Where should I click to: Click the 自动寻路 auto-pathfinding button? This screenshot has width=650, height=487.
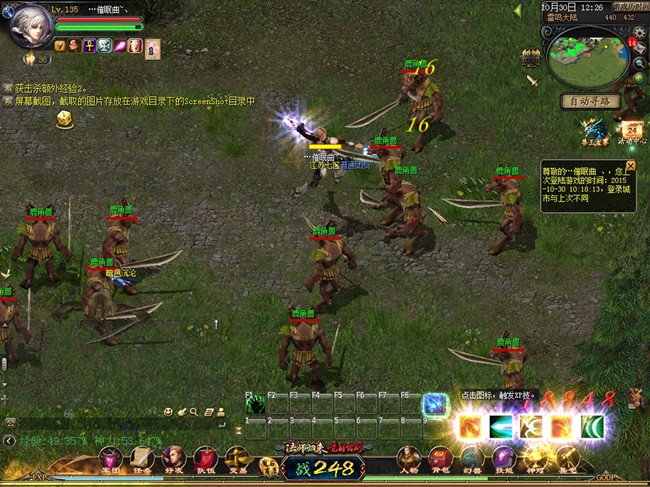pos(590,101)
